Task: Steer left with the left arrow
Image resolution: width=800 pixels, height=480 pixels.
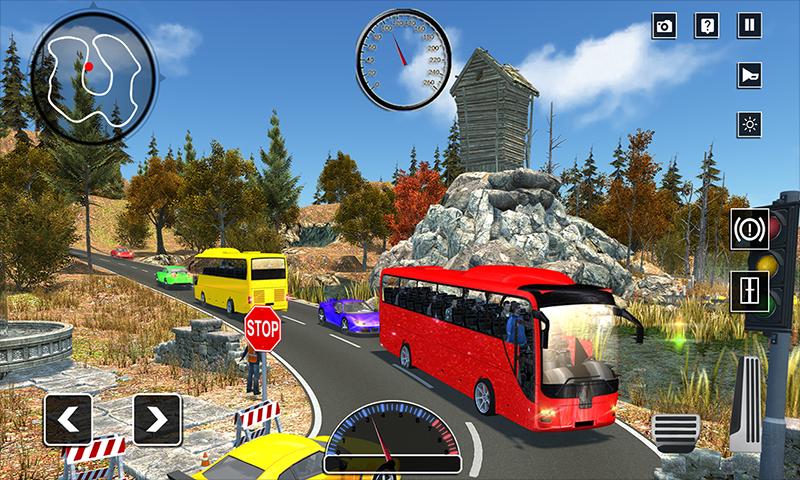Action: [68, 418]
